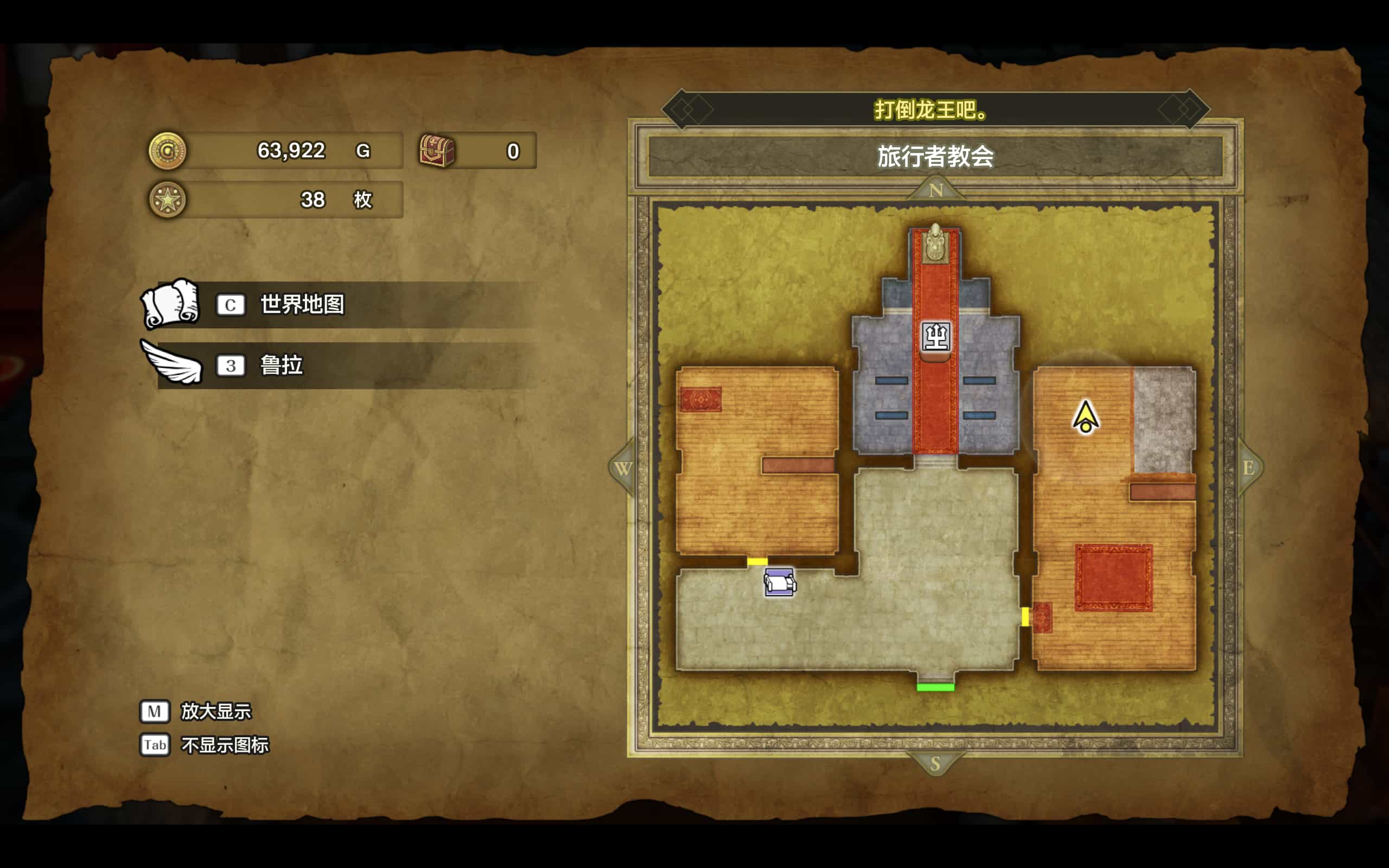The width and height of the screenshot is (1389, 868).
Task: Select the bed inn marker on map
Action: (x=779, y=582)
